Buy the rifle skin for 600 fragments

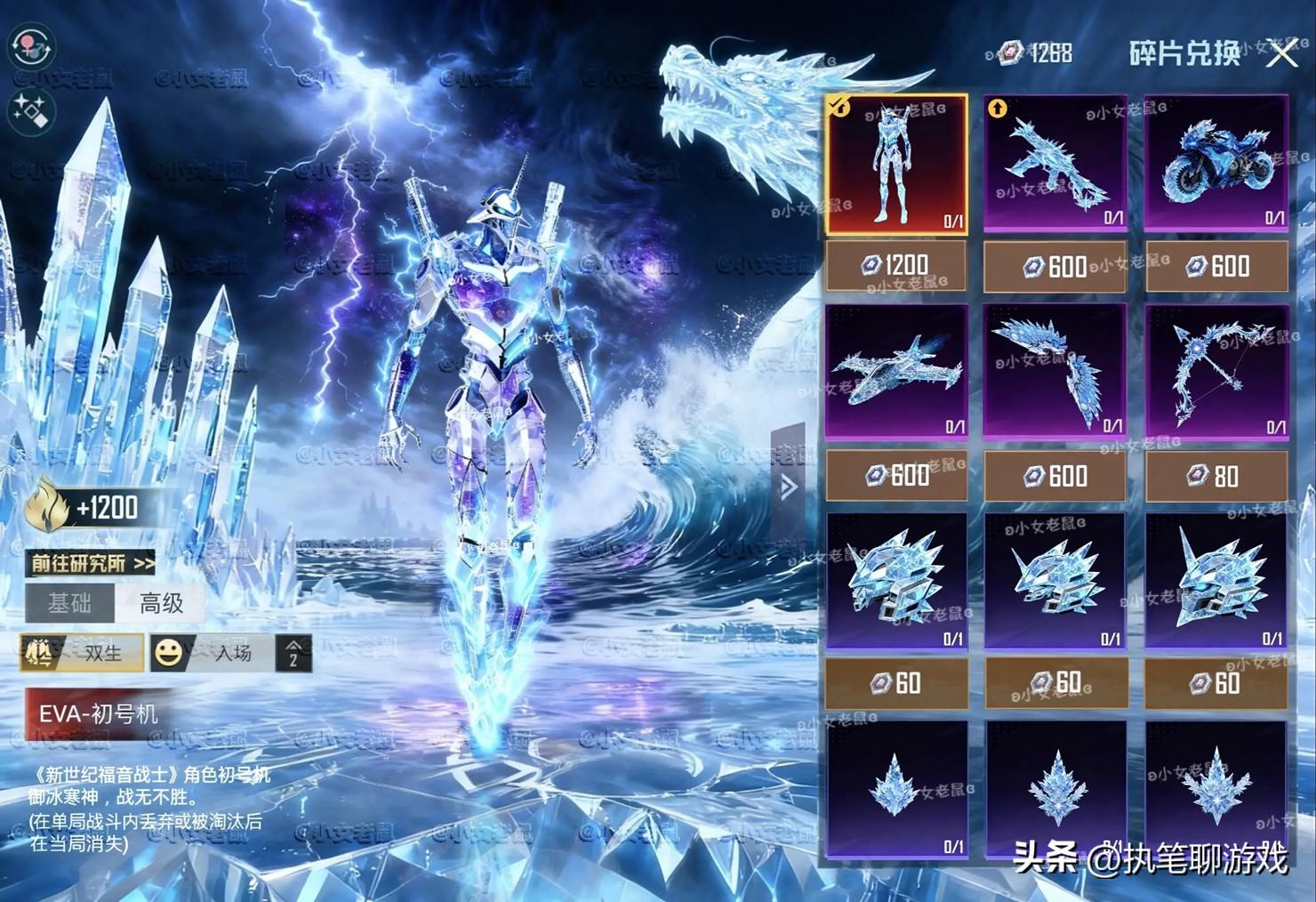click(x=1055, y=266)
